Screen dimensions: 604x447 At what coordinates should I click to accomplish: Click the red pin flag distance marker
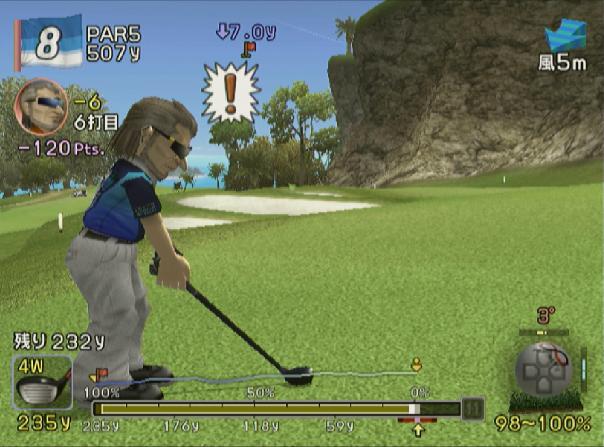248,46
